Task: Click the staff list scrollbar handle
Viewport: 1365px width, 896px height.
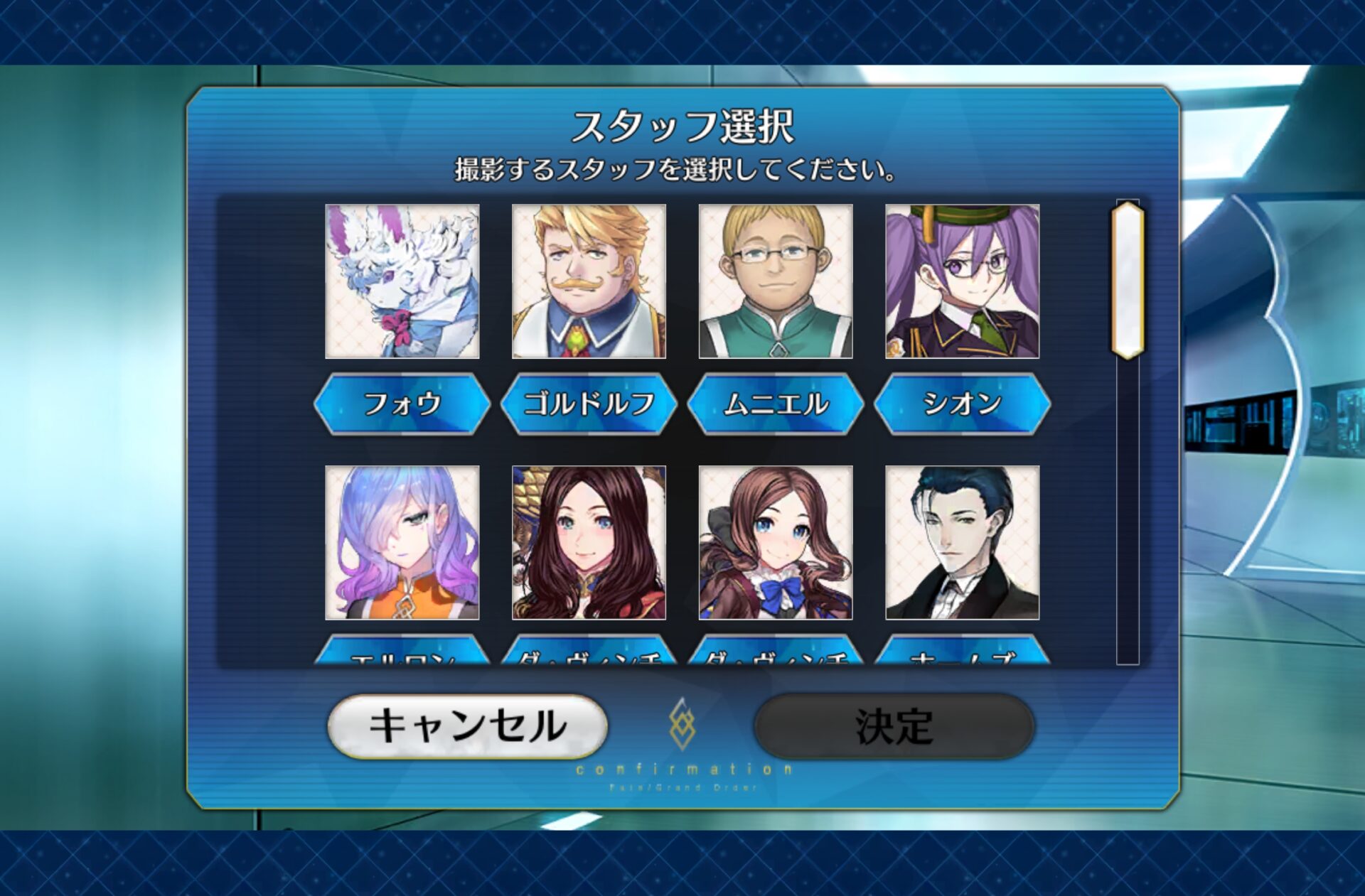Action: [x=1128, y=280]
